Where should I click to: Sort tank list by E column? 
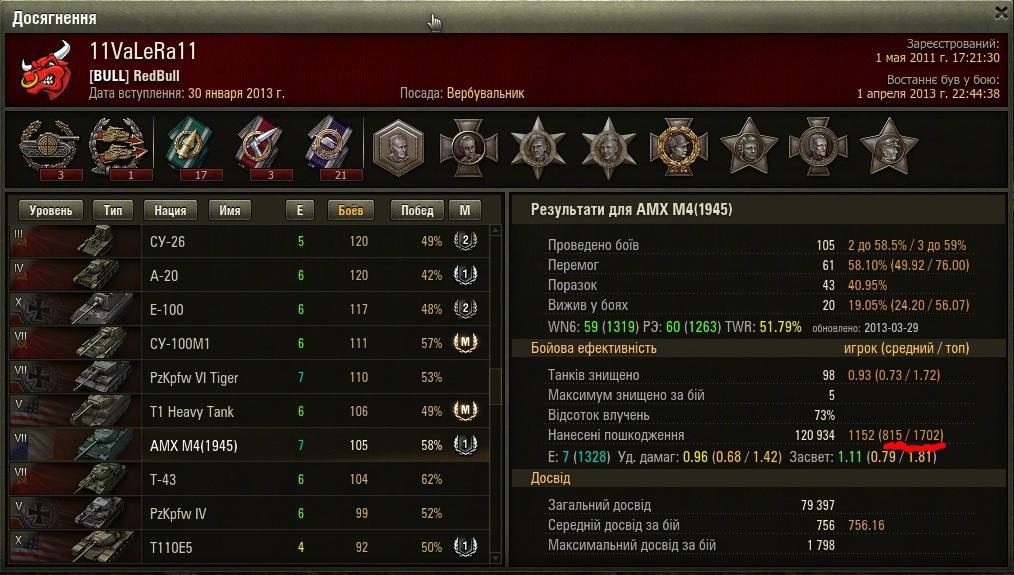pyautogui.click(x=299, y=211)
